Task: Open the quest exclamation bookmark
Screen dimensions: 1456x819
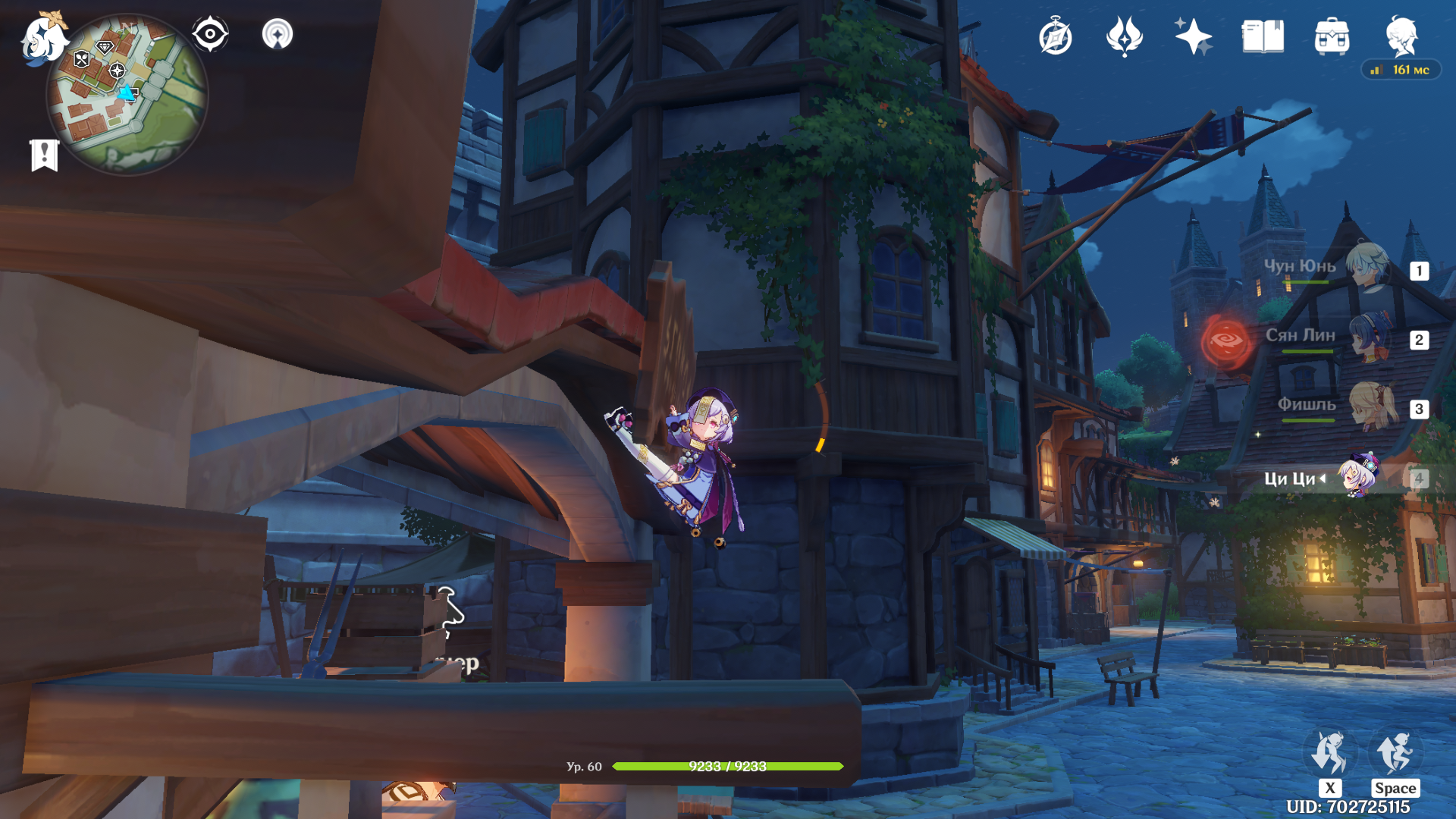Action: (44, 155)
